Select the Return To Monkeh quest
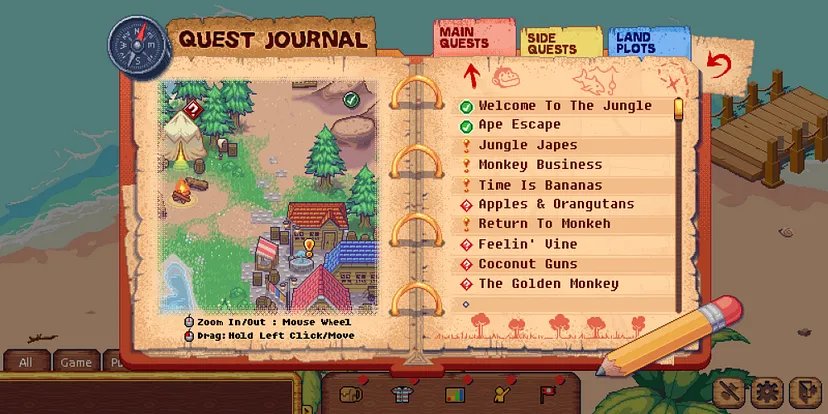 (x=544, y=224)
